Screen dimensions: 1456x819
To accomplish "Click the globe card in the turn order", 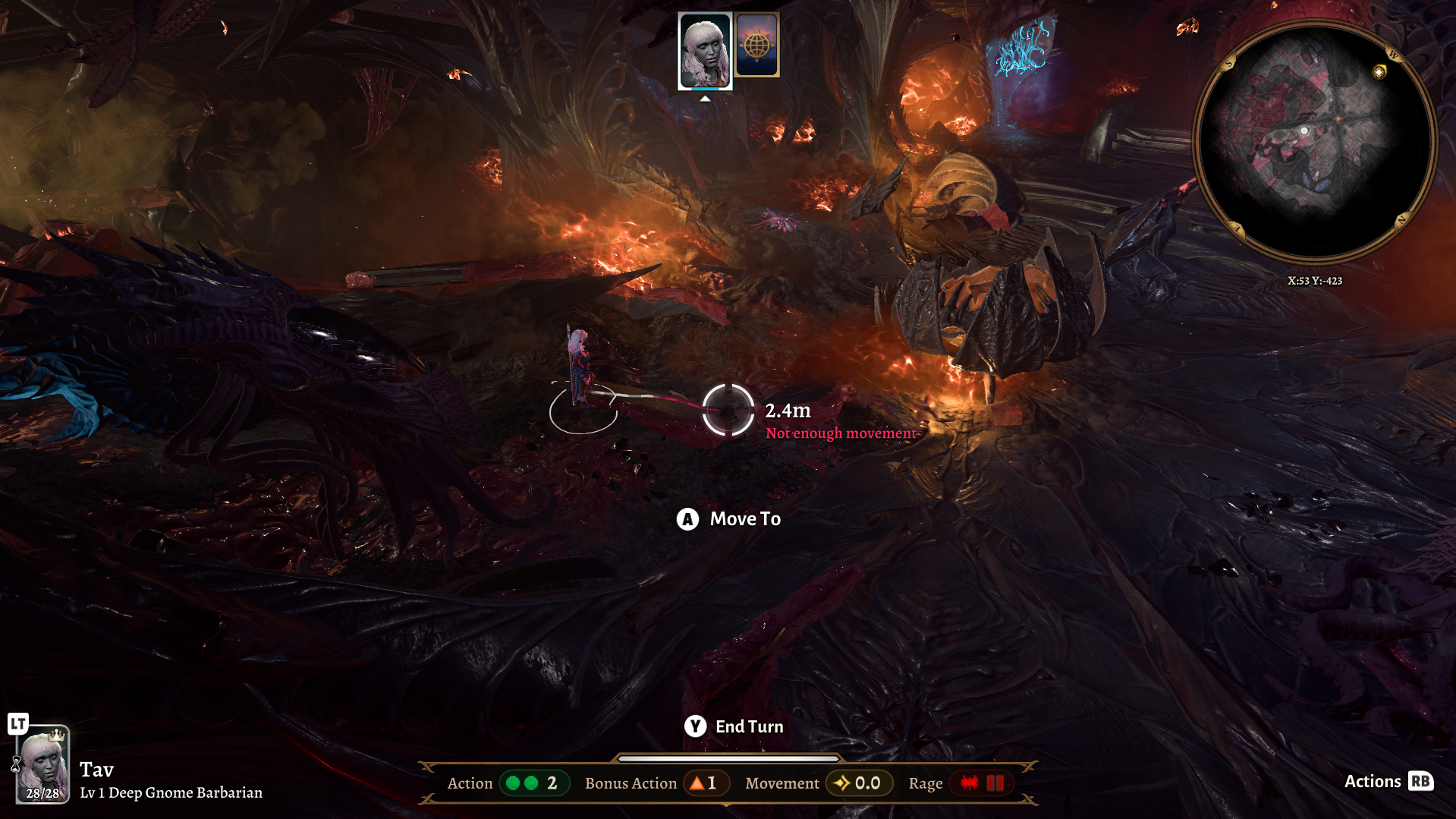I will click(x=757, y=46).
